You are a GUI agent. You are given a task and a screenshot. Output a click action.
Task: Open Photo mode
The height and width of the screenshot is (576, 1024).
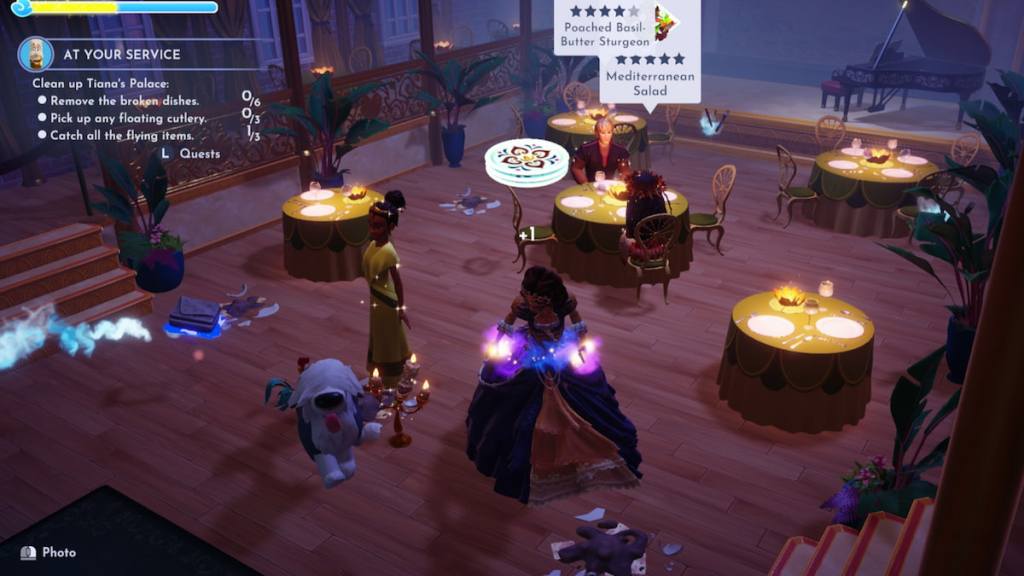click(x=49, y=552)
